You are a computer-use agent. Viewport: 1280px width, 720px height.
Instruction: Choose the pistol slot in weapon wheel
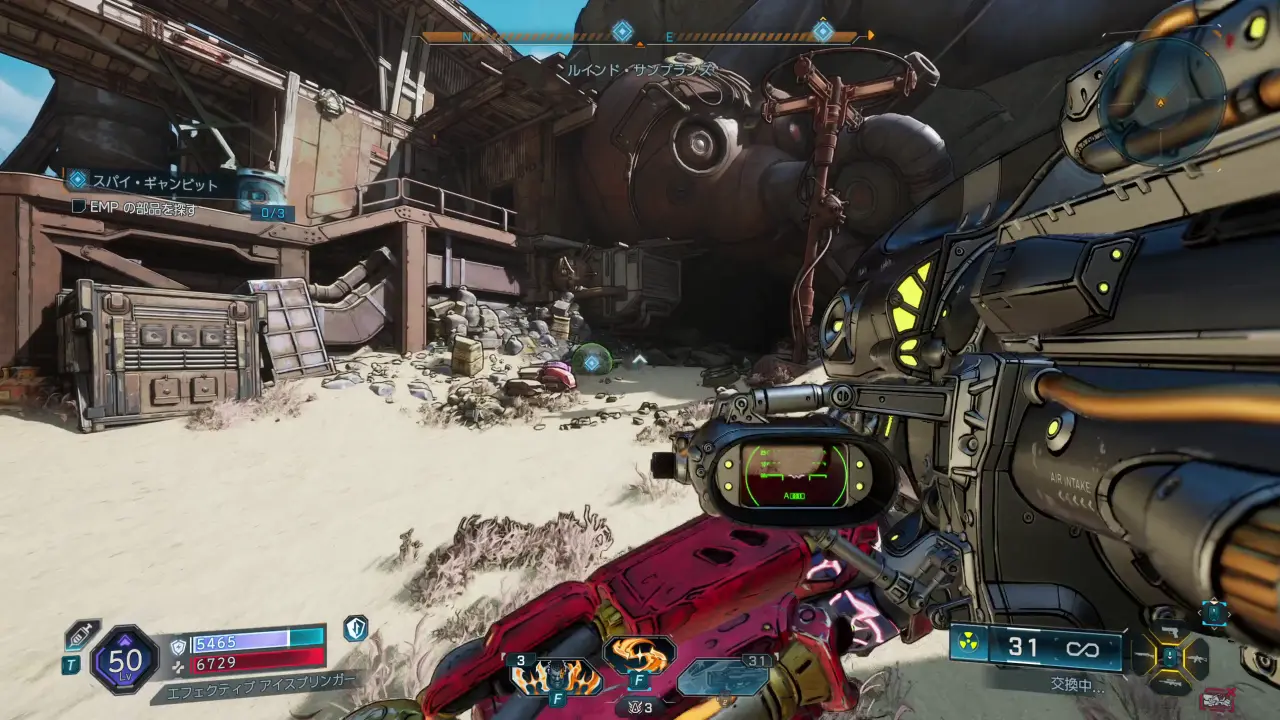(1168, 630)
